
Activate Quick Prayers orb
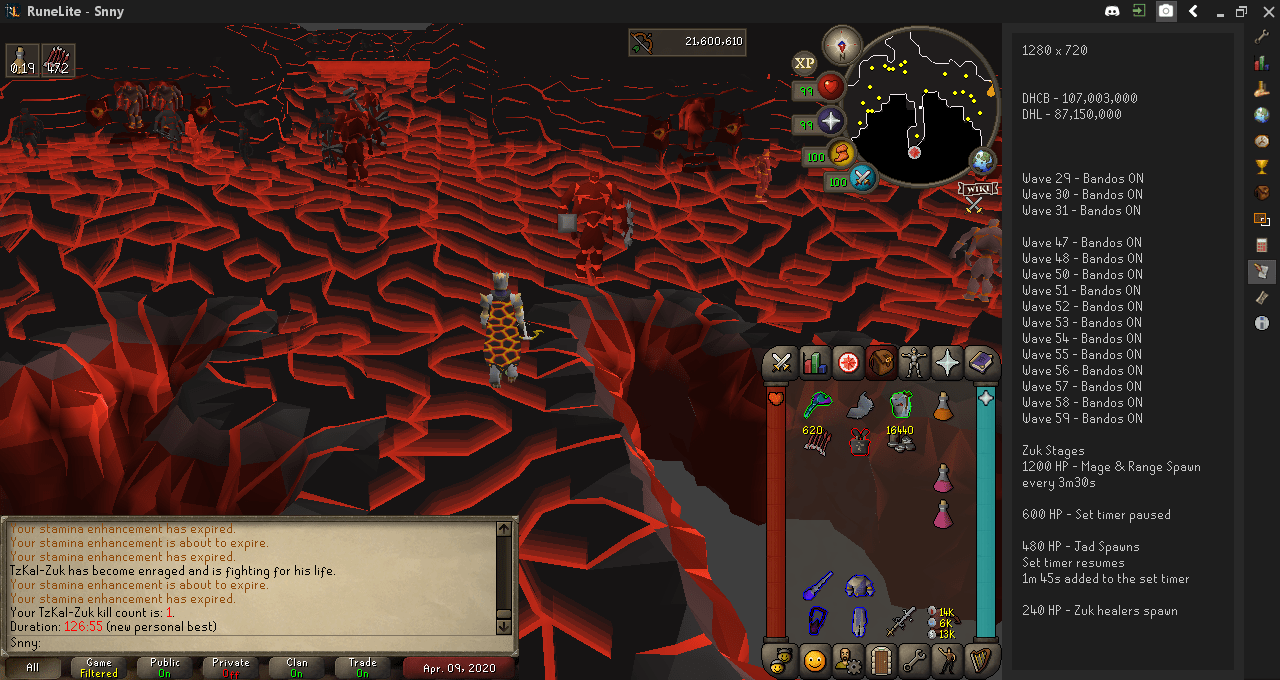coord(831,123)
